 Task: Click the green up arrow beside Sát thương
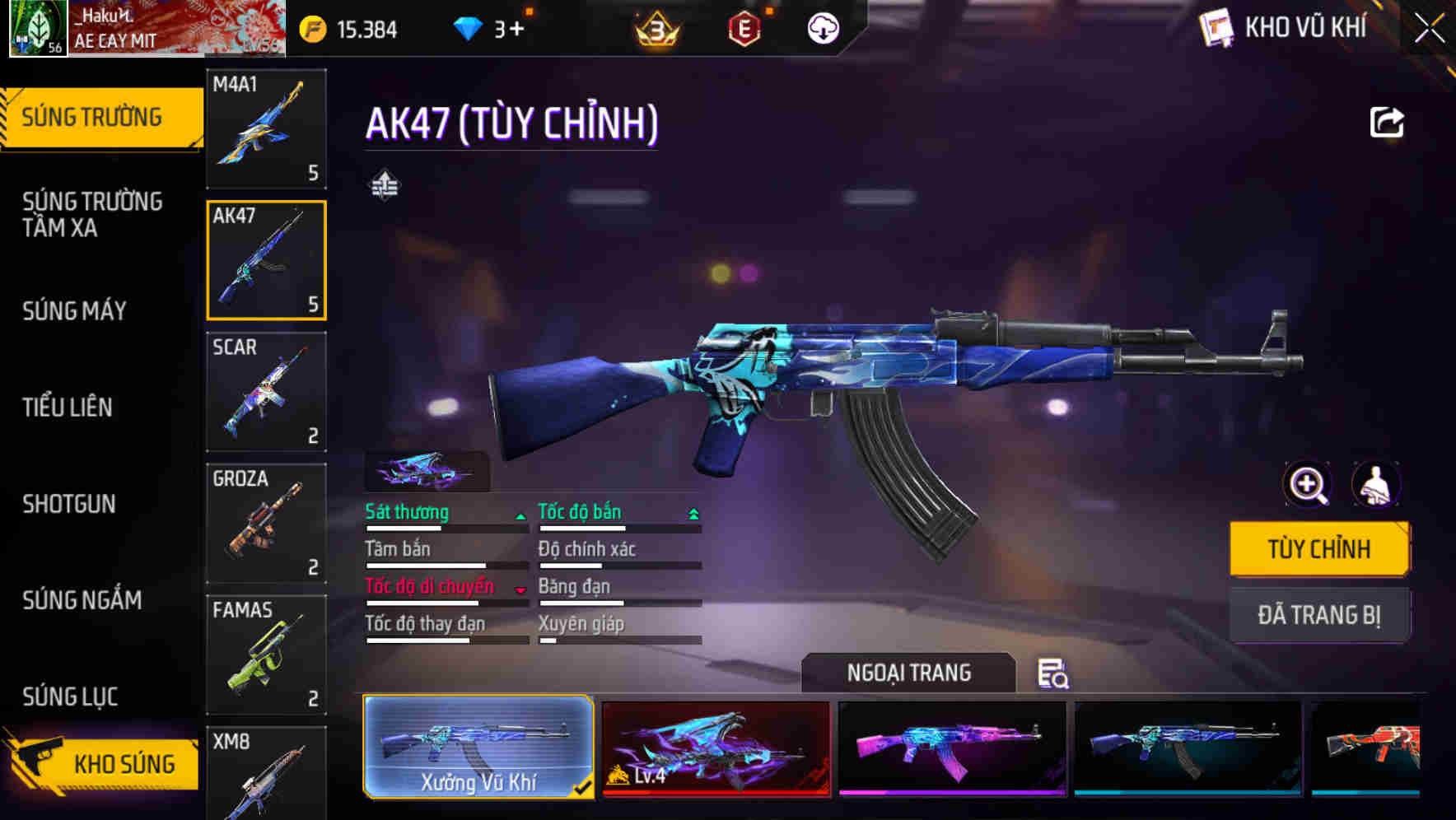520,515
